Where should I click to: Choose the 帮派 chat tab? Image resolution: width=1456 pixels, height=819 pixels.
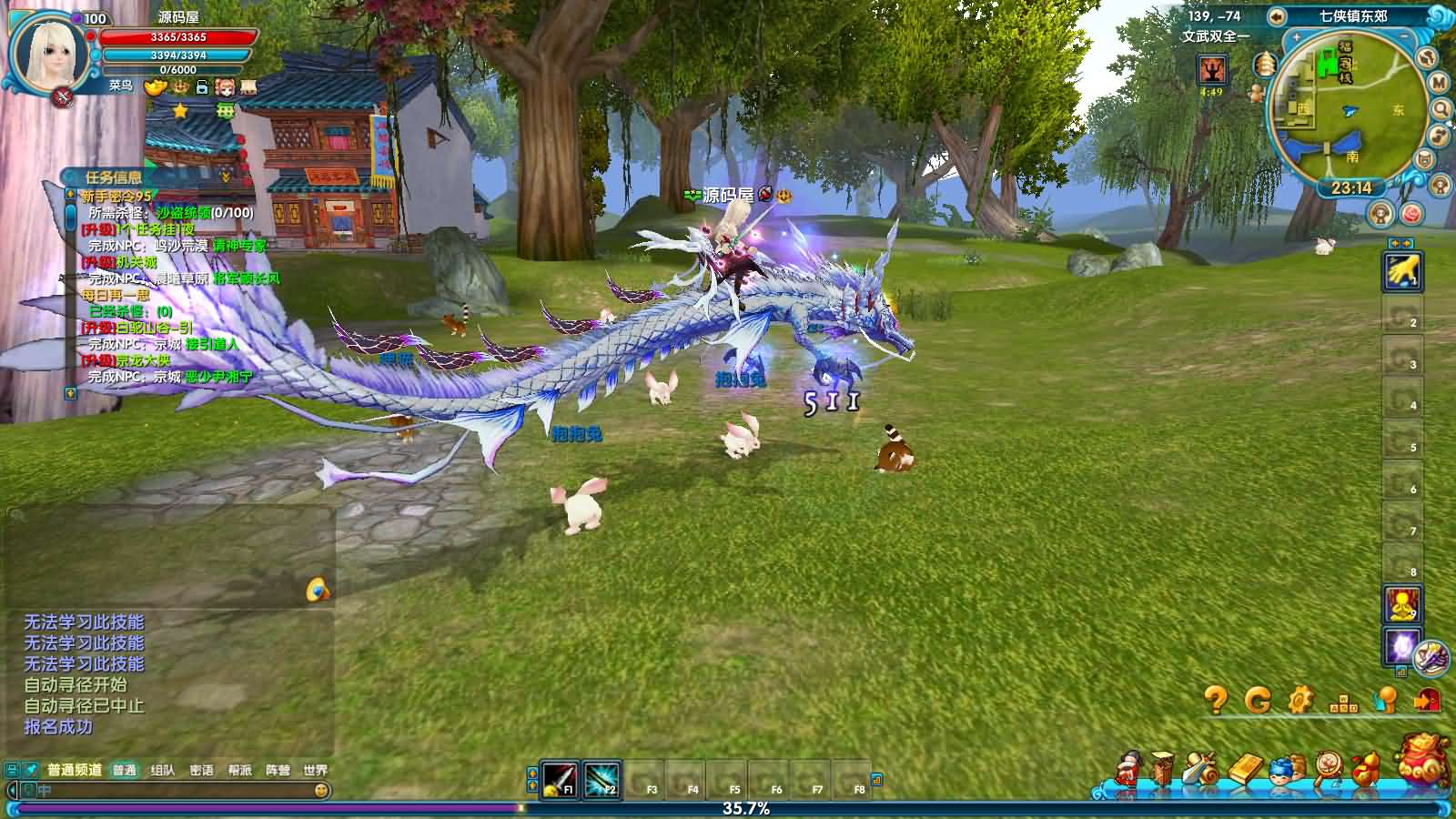coord(239,770)
